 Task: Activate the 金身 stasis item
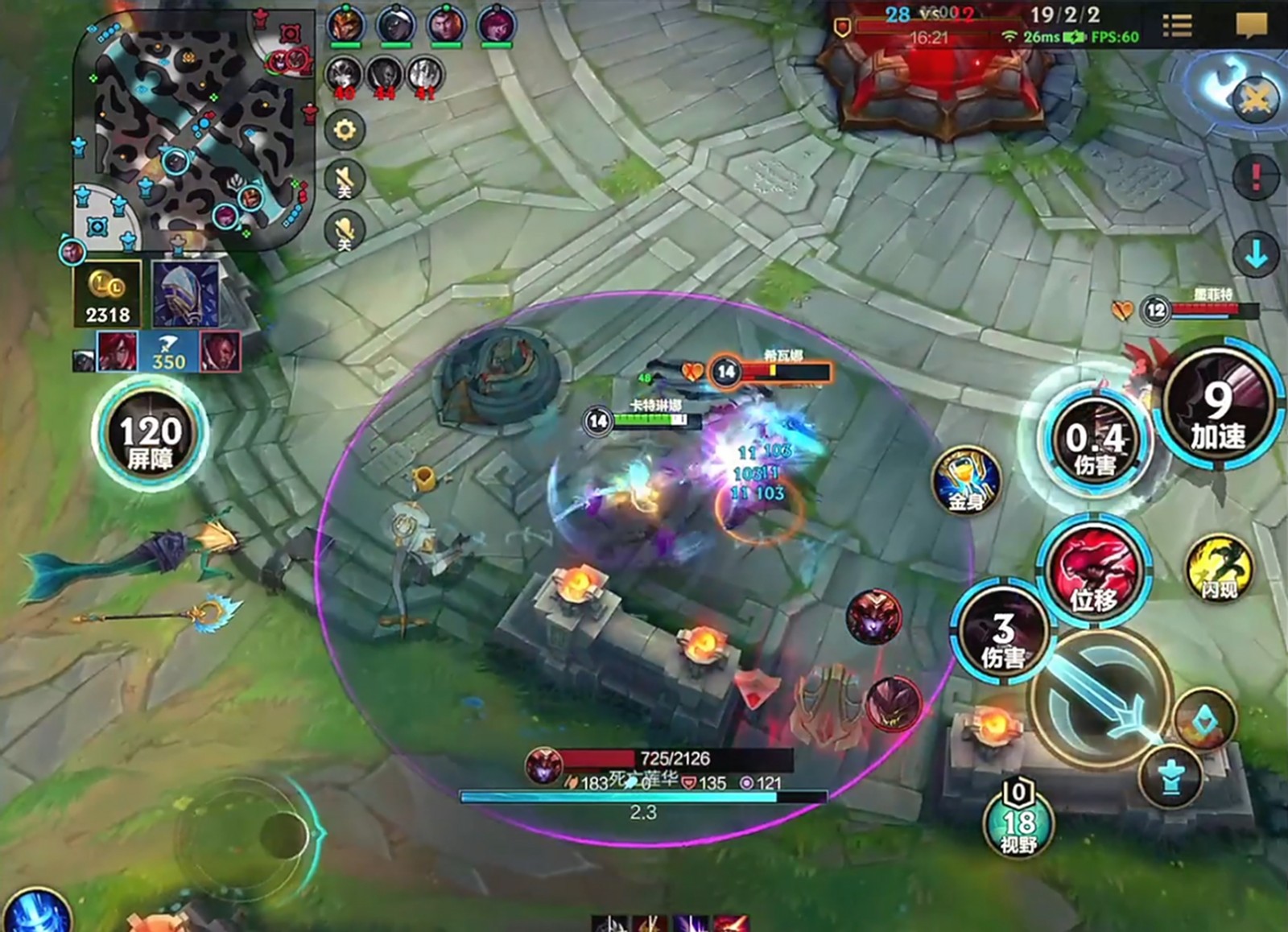click(x=966, y=481)
